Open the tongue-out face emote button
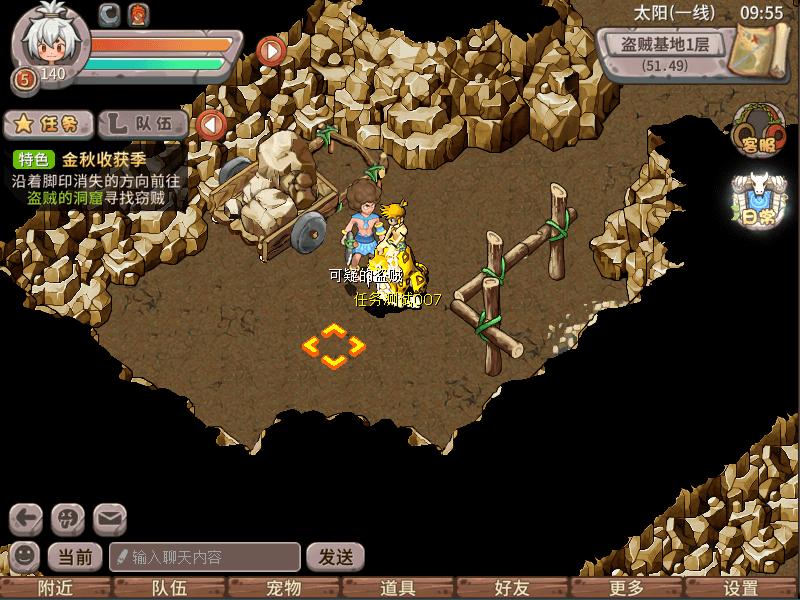The height and width of the screenshot is (600, 800). coord(68,518)
